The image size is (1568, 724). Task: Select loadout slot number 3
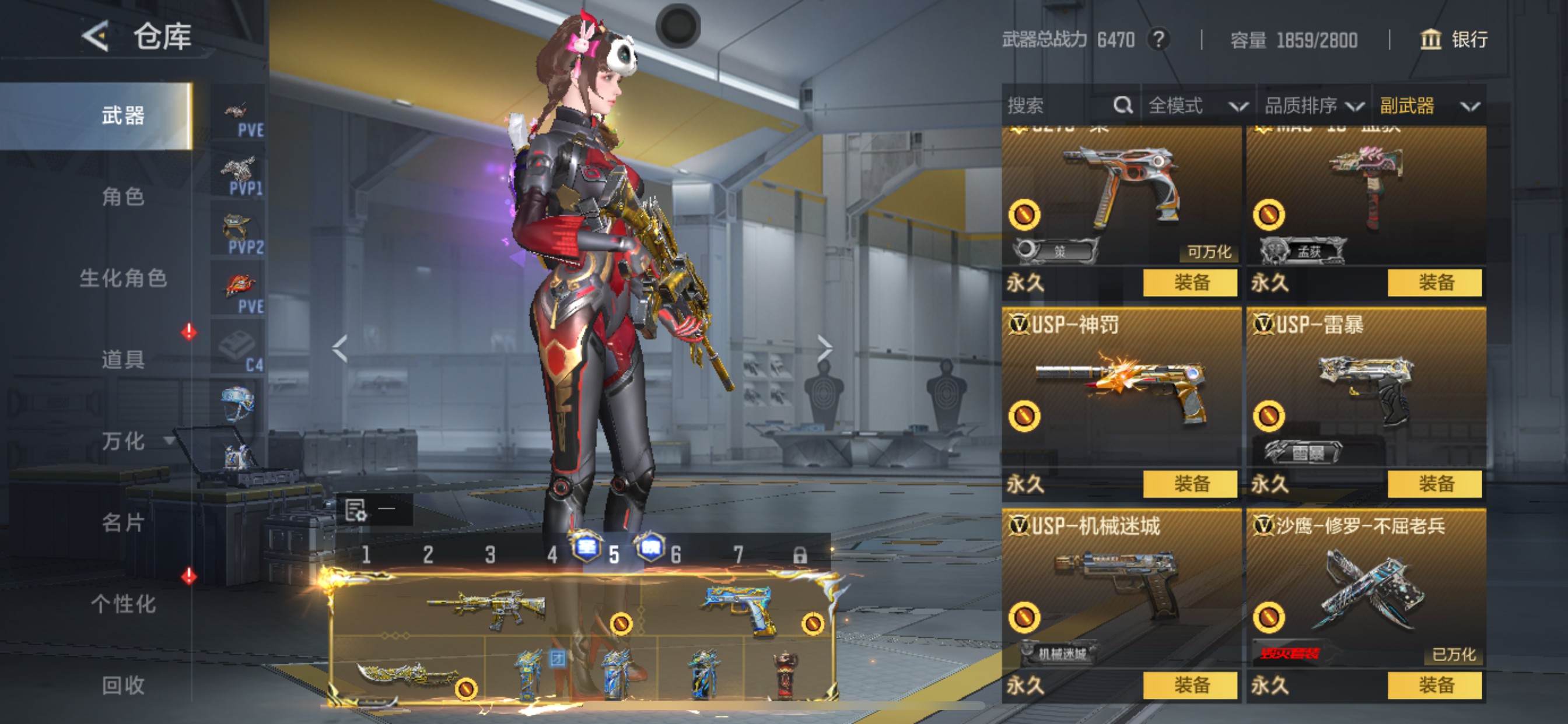pos(490,555)
